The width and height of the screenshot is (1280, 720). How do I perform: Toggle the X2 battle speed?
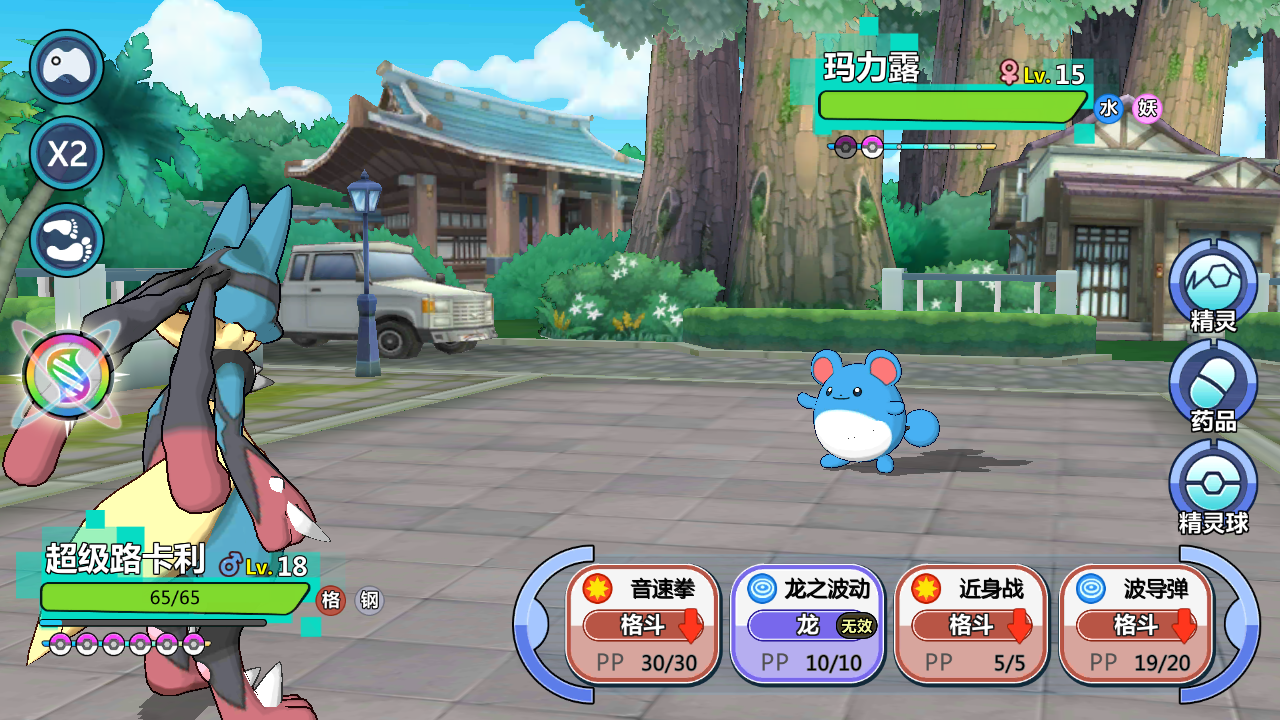(67, 154)
